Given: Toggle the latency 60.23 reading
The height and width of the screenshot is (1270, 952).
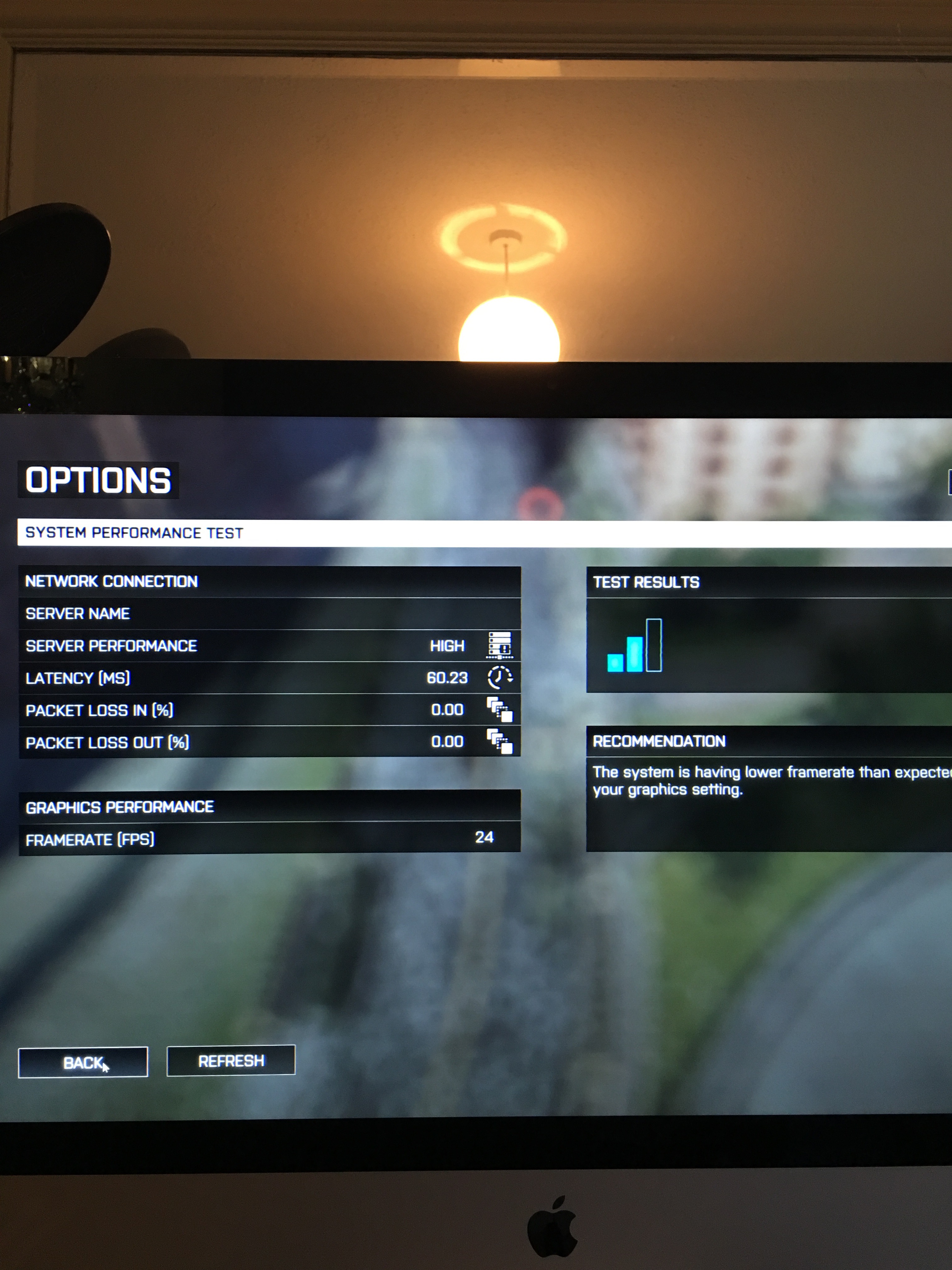Looking at the screenshot, I should pos(446,678).
